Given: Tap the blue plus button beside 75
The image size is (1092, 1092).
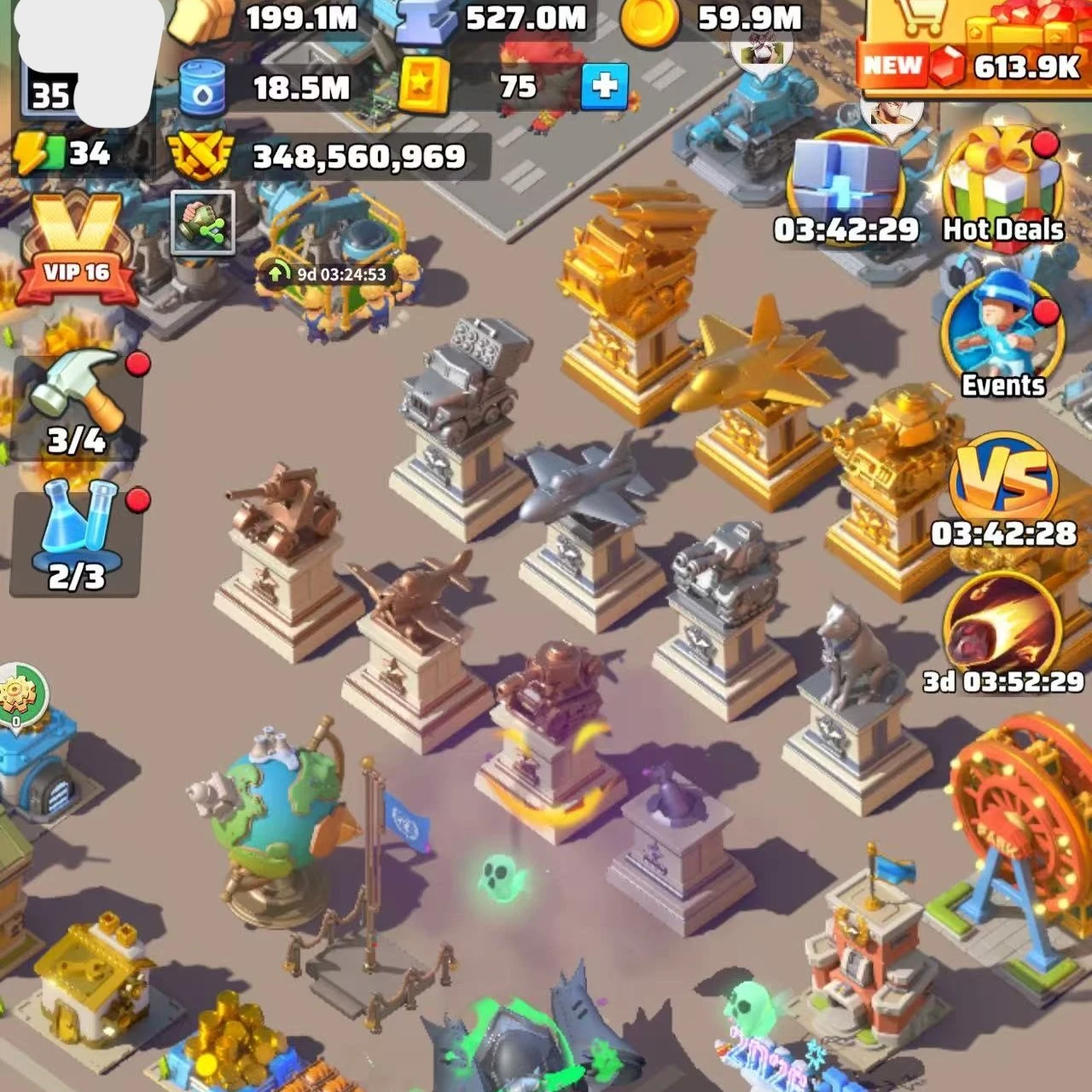Looking at the screenshot, I should point(604,86).
